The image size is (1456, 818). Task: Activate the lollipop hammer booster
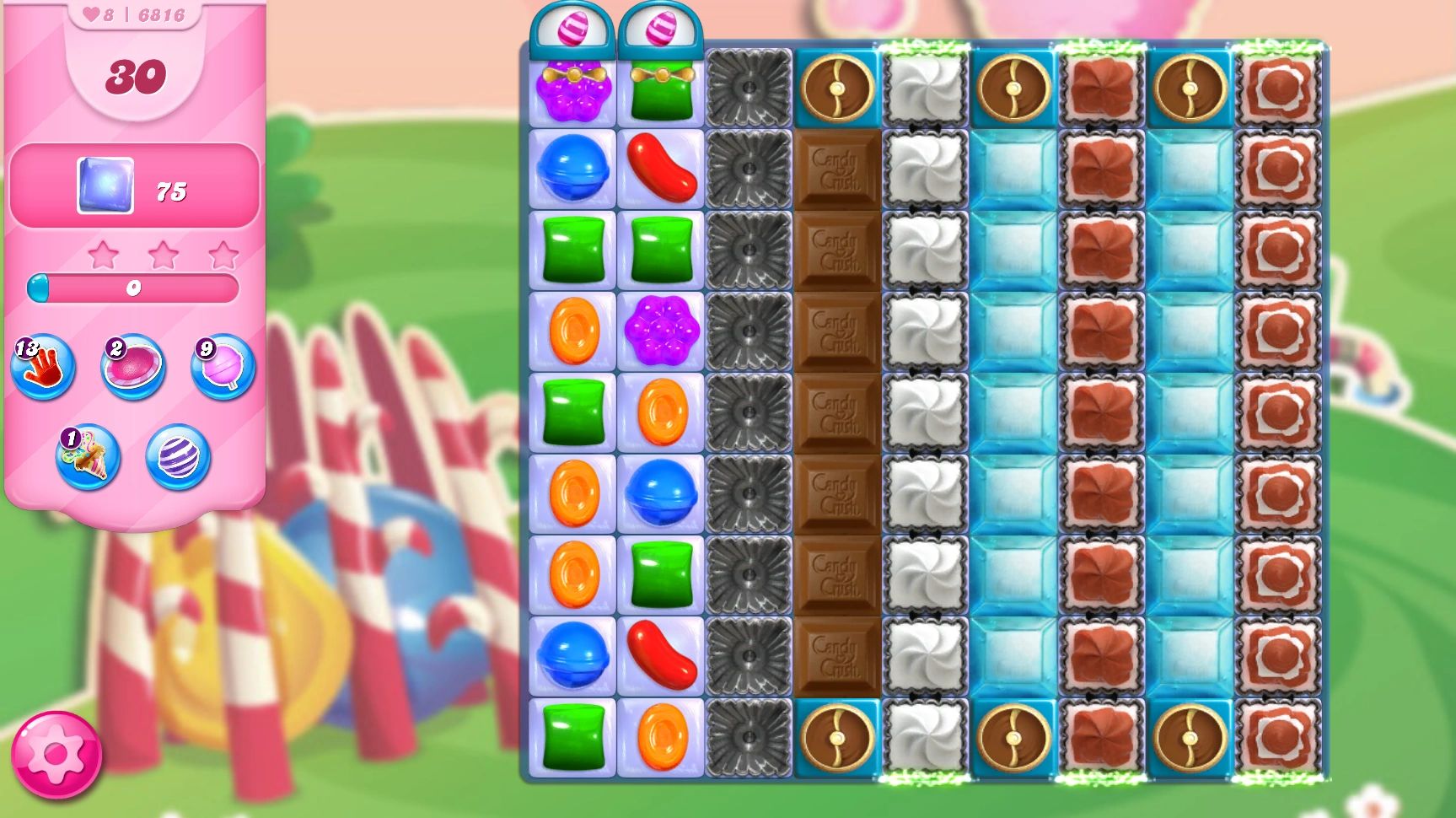[x=223, y=368]
